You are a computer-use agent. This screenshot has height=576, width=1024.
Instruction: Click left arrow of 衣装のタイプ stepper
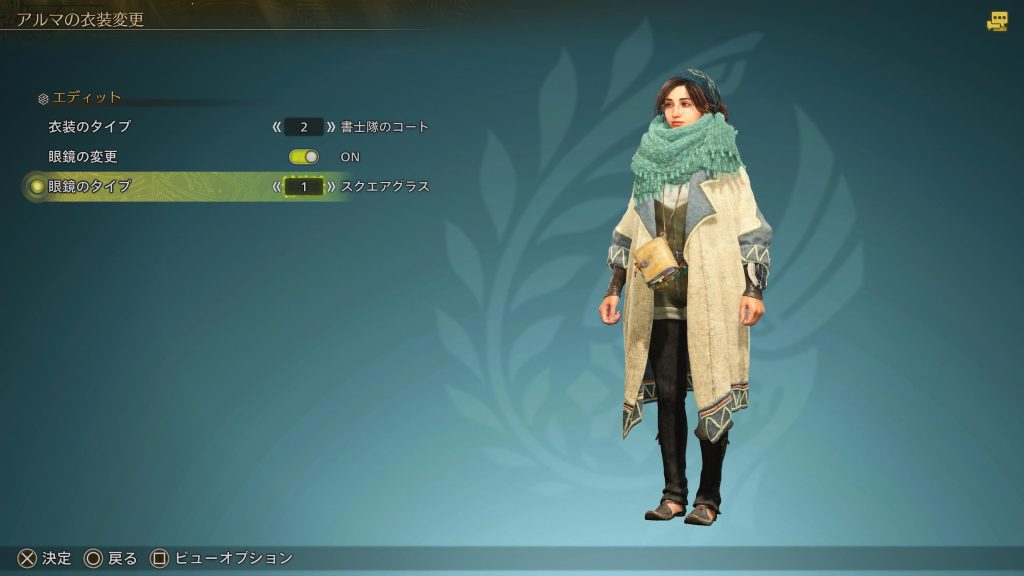click(x=277, y=127)
